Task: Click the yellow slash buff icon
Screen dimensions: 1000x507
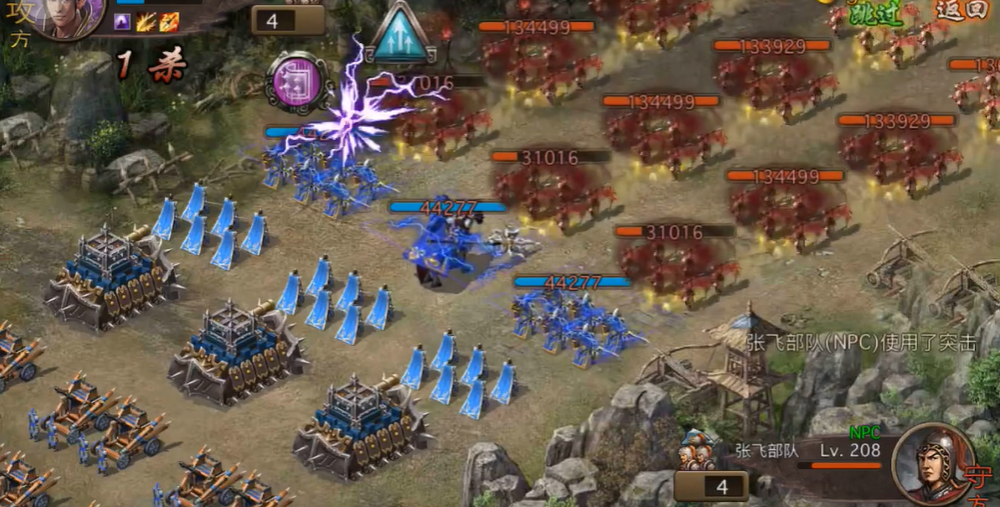Action: click(146, 22)
